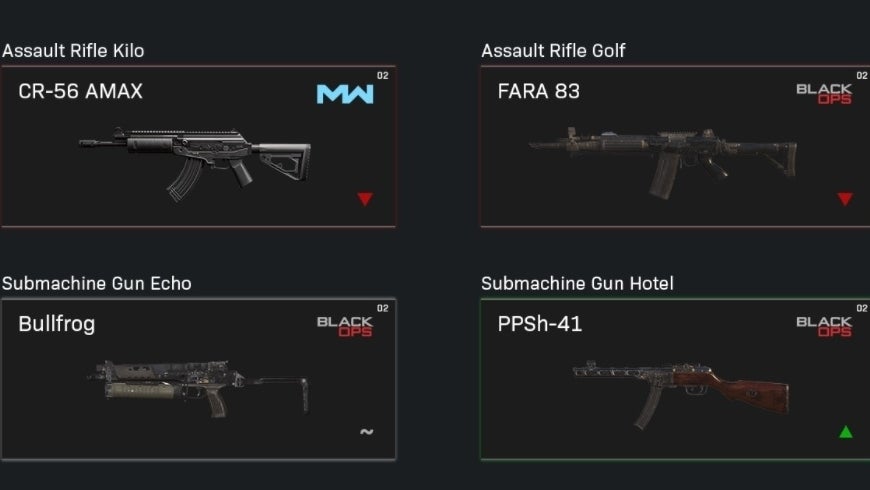Image resolution: width=870 pixels, height=490 pixels.
Task: Pick the PPSh-41 weapon card
Action: point(674,379)
